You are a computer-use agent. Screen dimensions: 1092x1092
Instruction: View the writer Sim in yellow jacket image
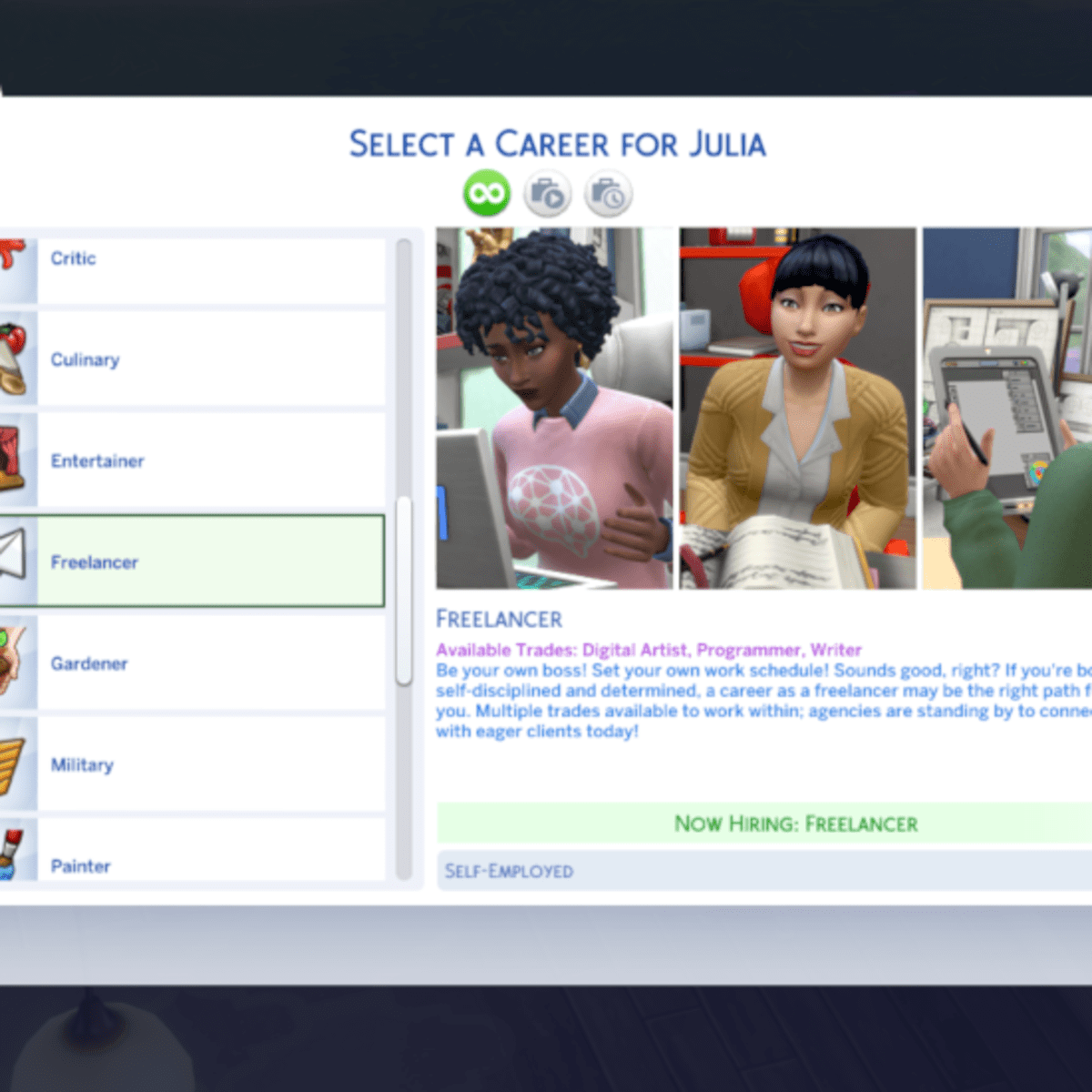pos(797,408)
